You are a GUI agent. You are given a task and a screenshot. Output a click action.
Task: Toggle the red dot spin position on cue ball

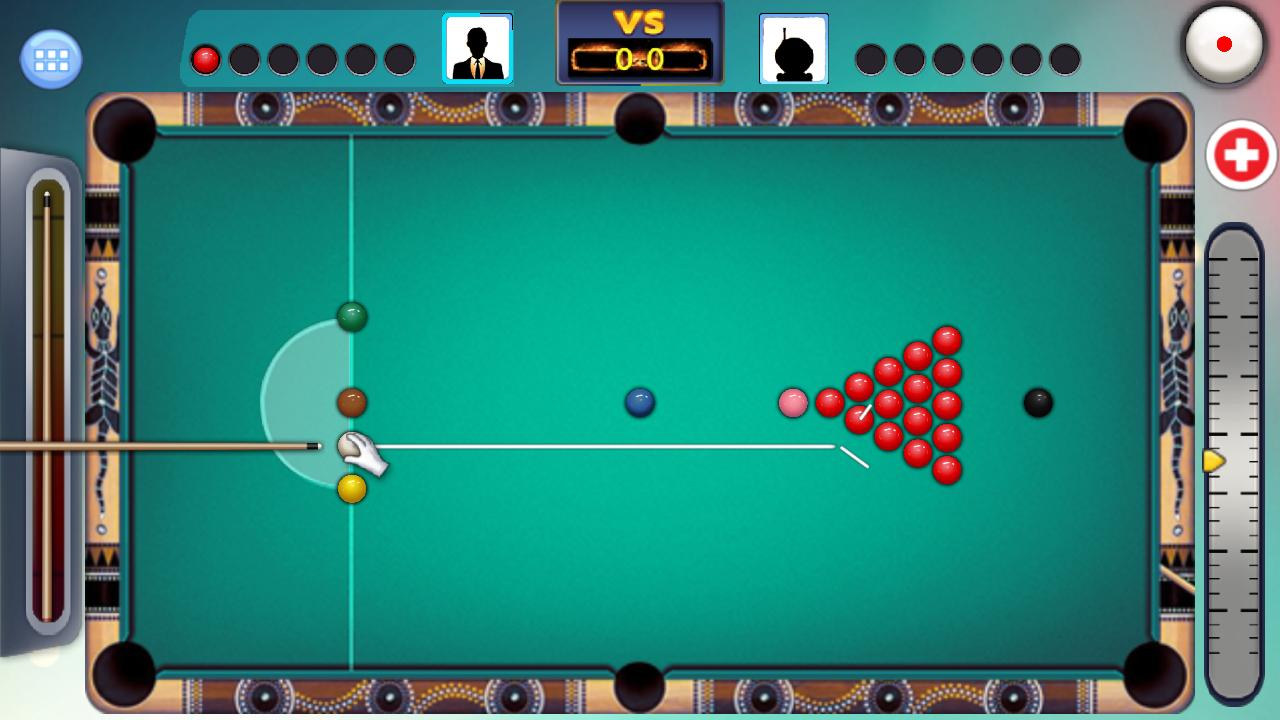coord(1224,45)
